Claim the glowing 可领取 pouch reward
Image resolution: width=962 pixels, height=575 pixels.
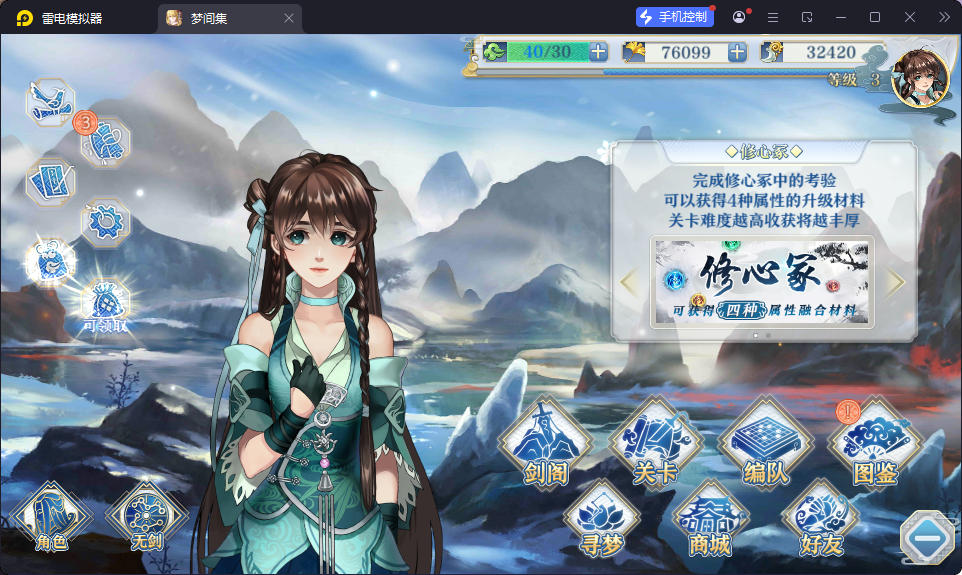[104, 299]
